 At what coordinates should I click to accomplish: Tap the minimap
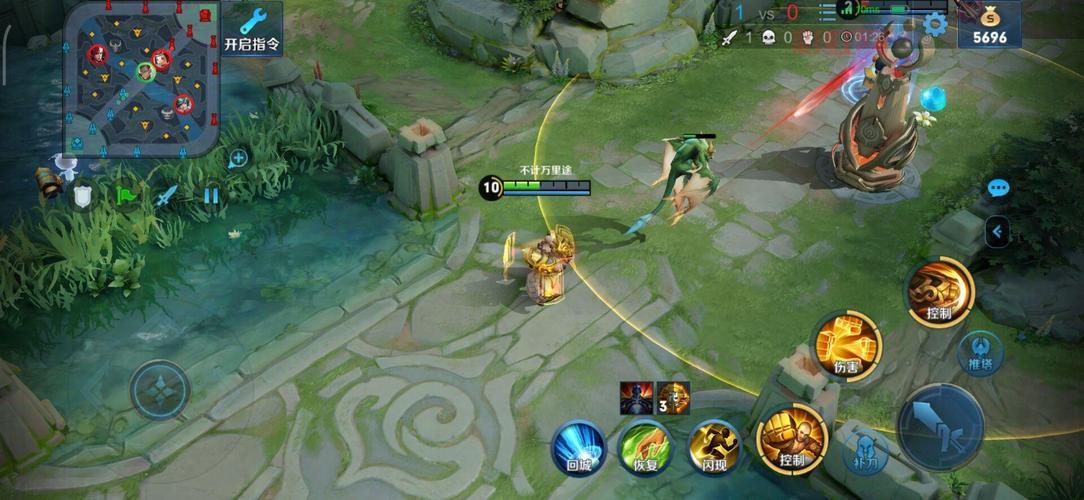coord(141,78)
